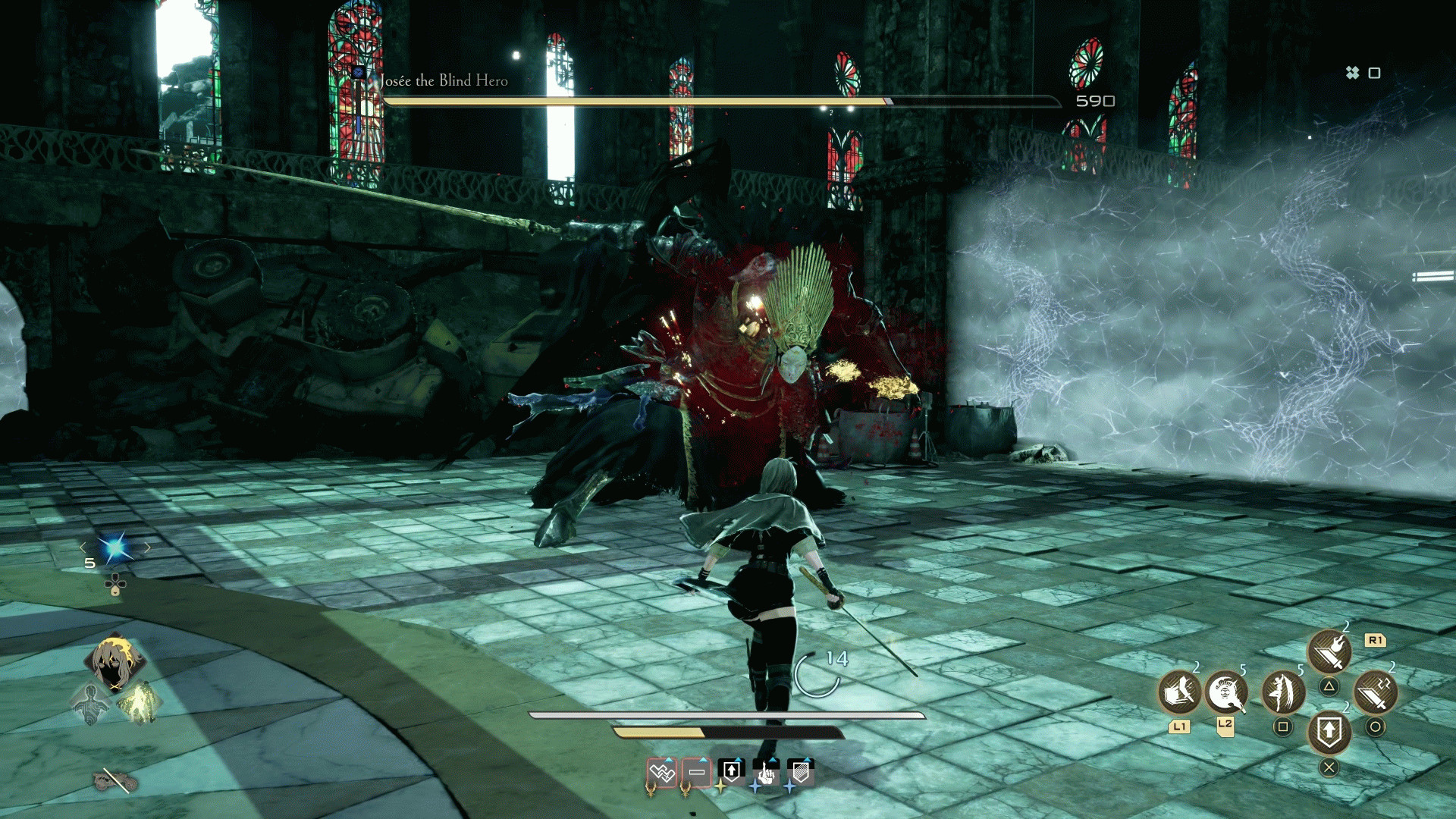The height and width of the screenshot is (819, 1456).
Task: Click the left chevron to cycle items
Action: click(x=83, y=548)
